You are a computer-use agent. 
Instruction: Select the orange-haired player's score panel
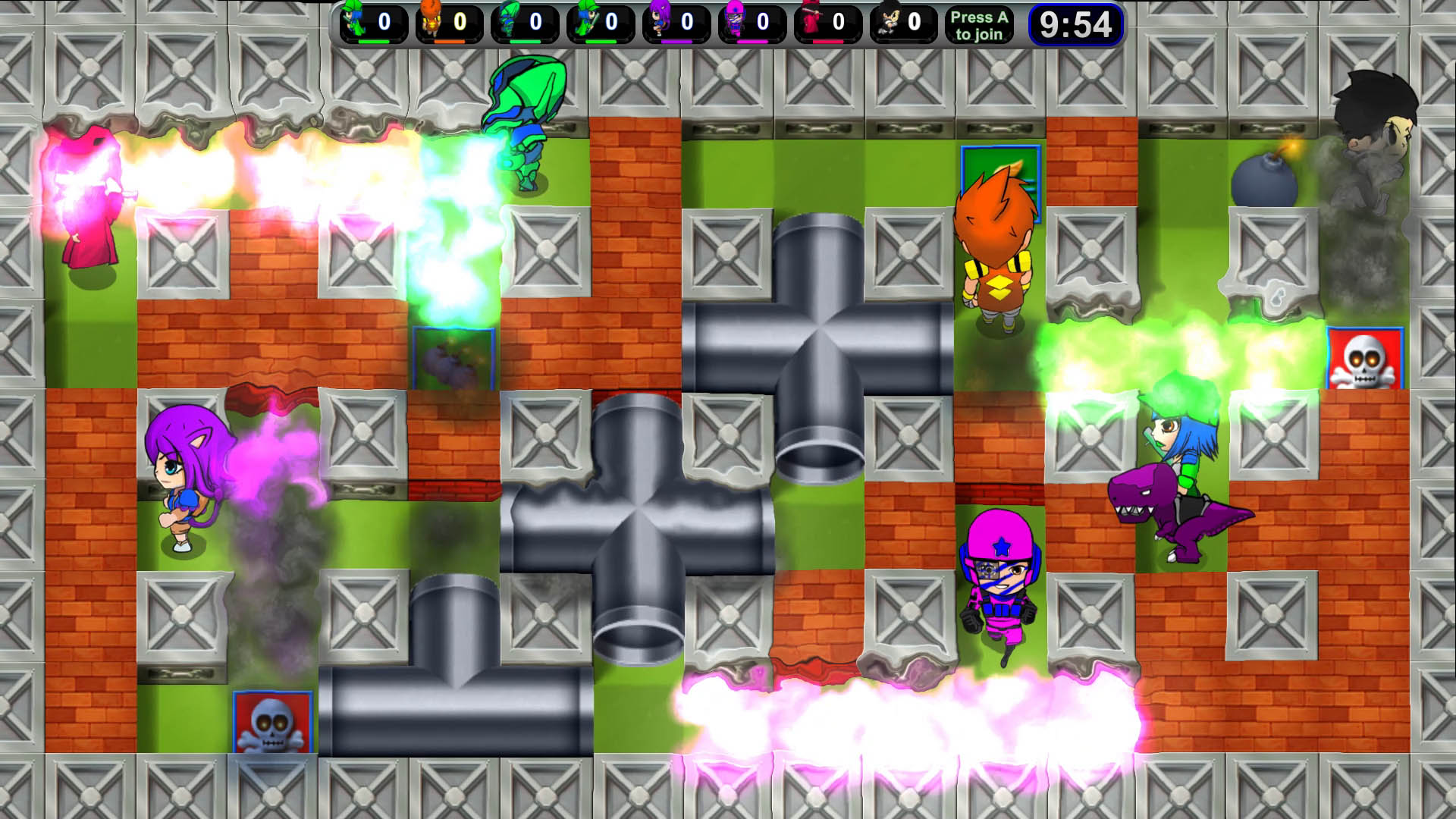pyautogui.click(x=449, y=24)
